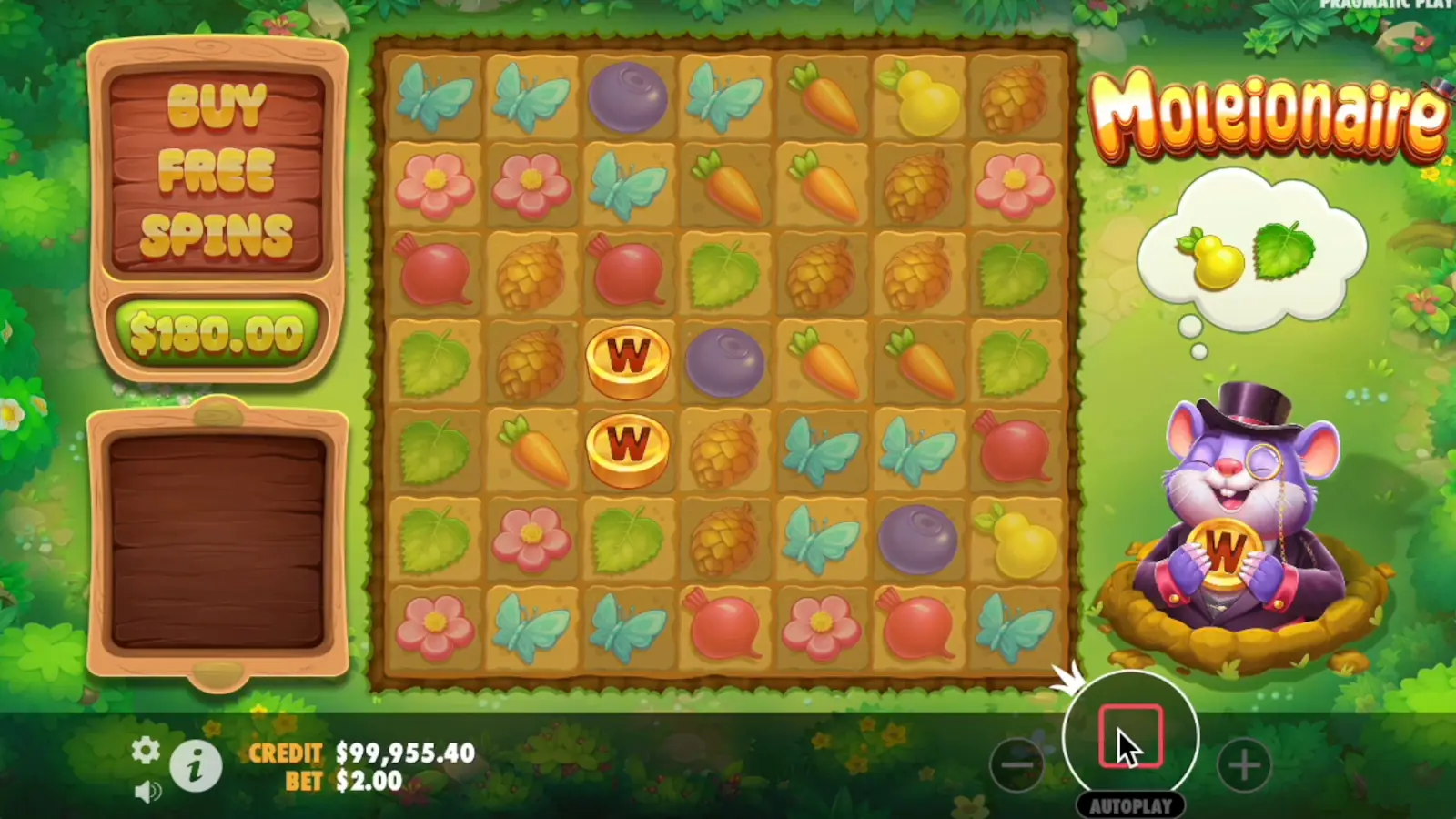Screen dimensions: 1456x819
Task: Open the Autoplay options
Action: (x=1130, y=805)
